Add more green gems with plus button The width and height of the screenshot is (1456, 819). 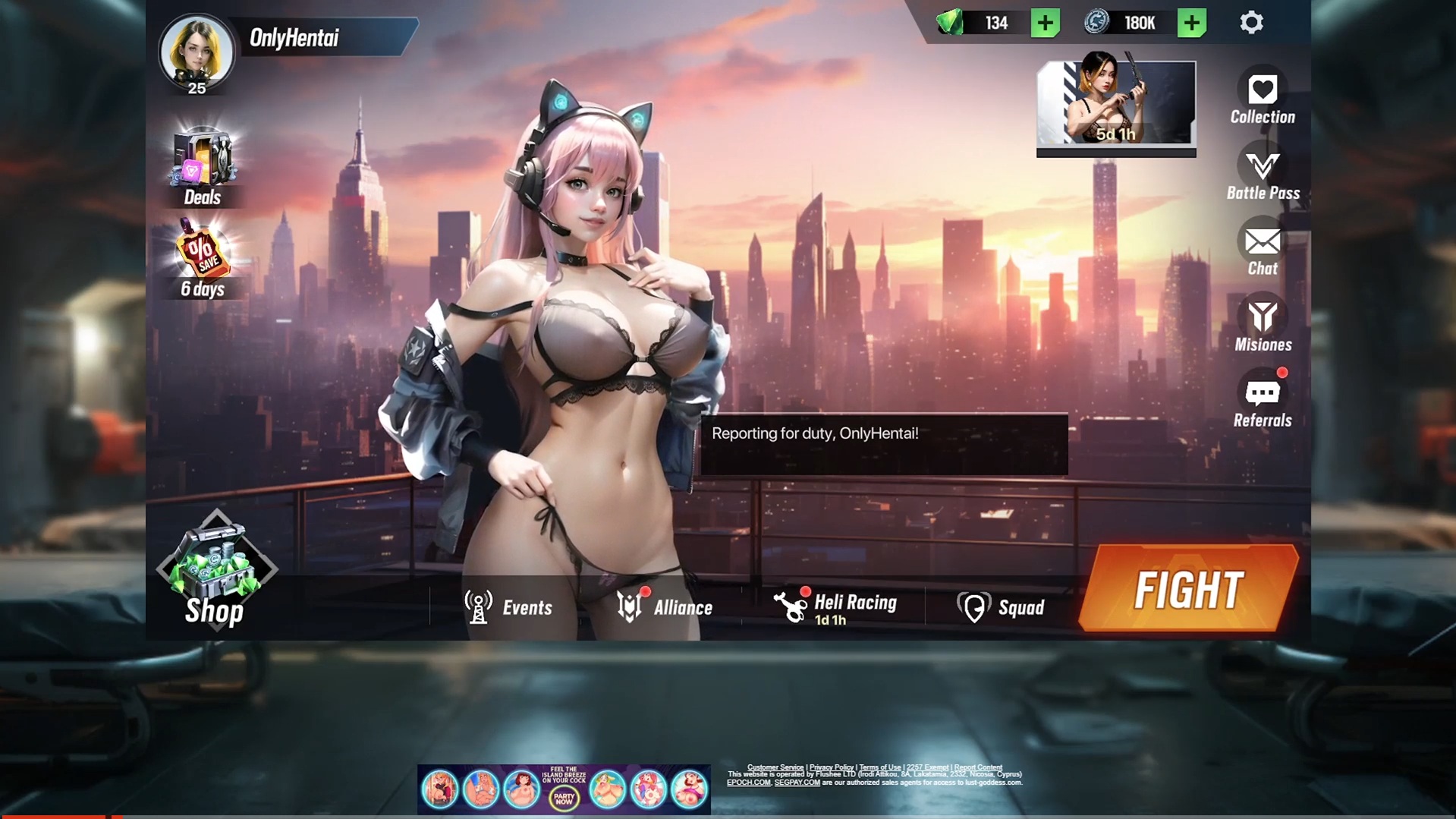coord(1045,23)
